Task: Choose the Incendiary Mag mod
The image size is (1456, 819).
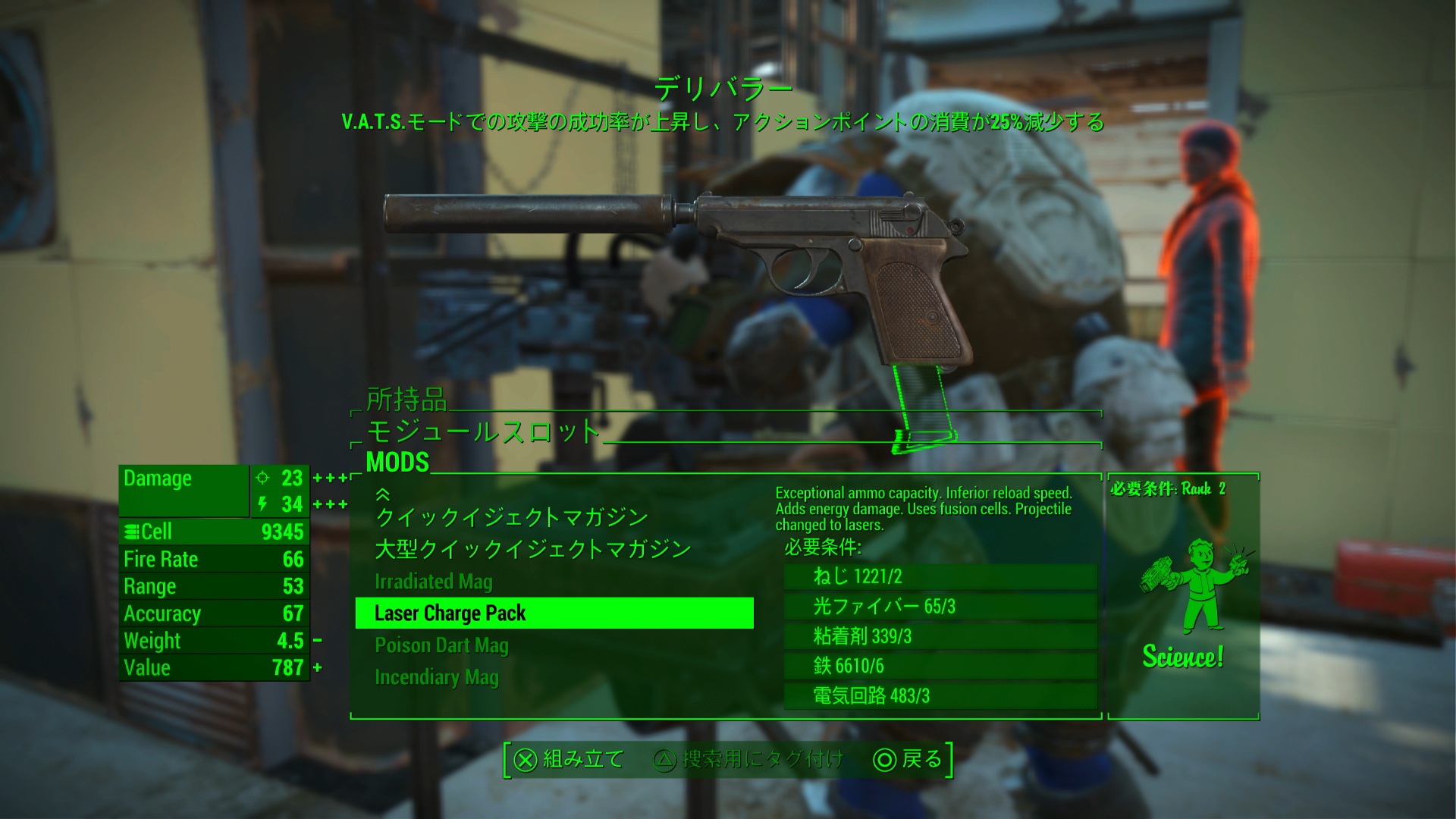Action: click(x=437, y=677)
